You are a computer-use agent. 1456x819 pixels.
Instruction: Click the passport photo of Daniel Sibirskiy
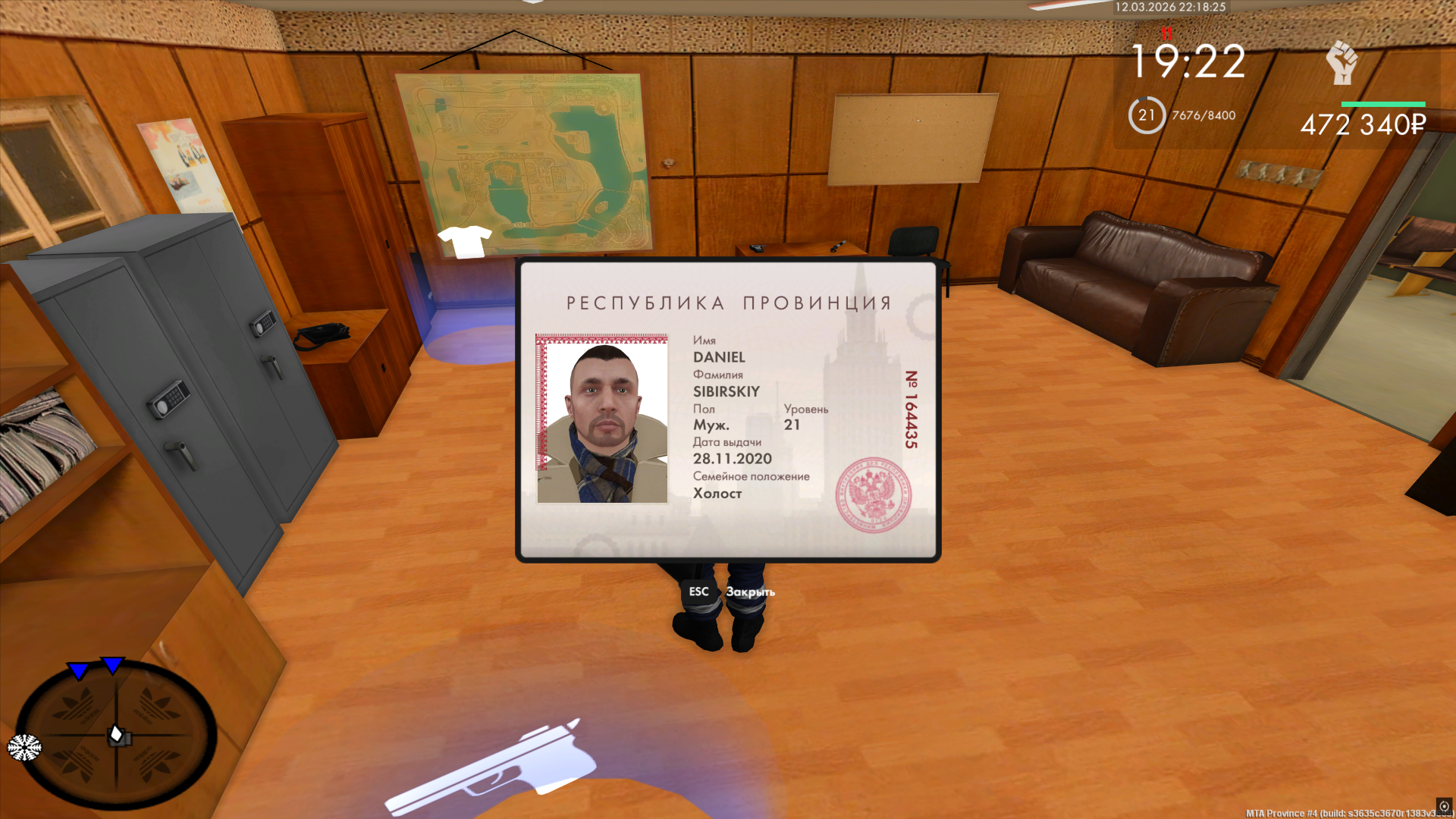pos(602,419)
